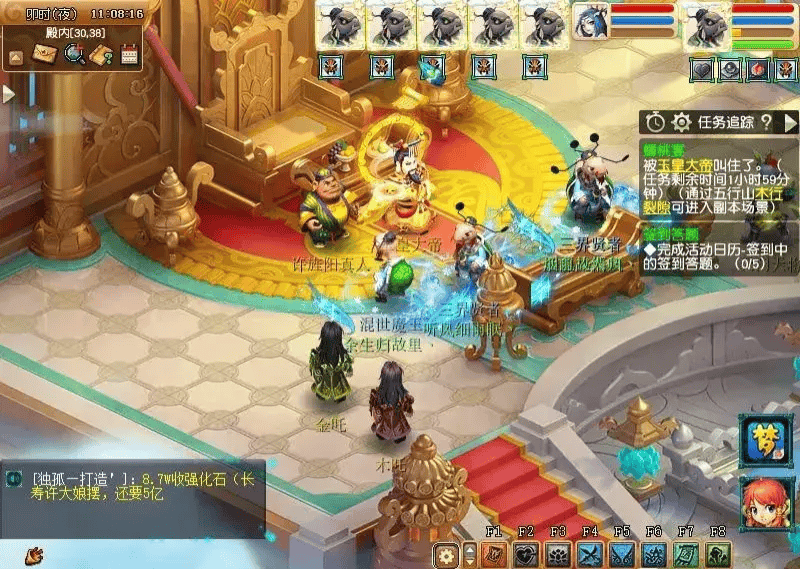The width and height of the screenshot is (800, 569).
Task: Open the gold 梦 emblem button
Action: (x=765, y=440)
